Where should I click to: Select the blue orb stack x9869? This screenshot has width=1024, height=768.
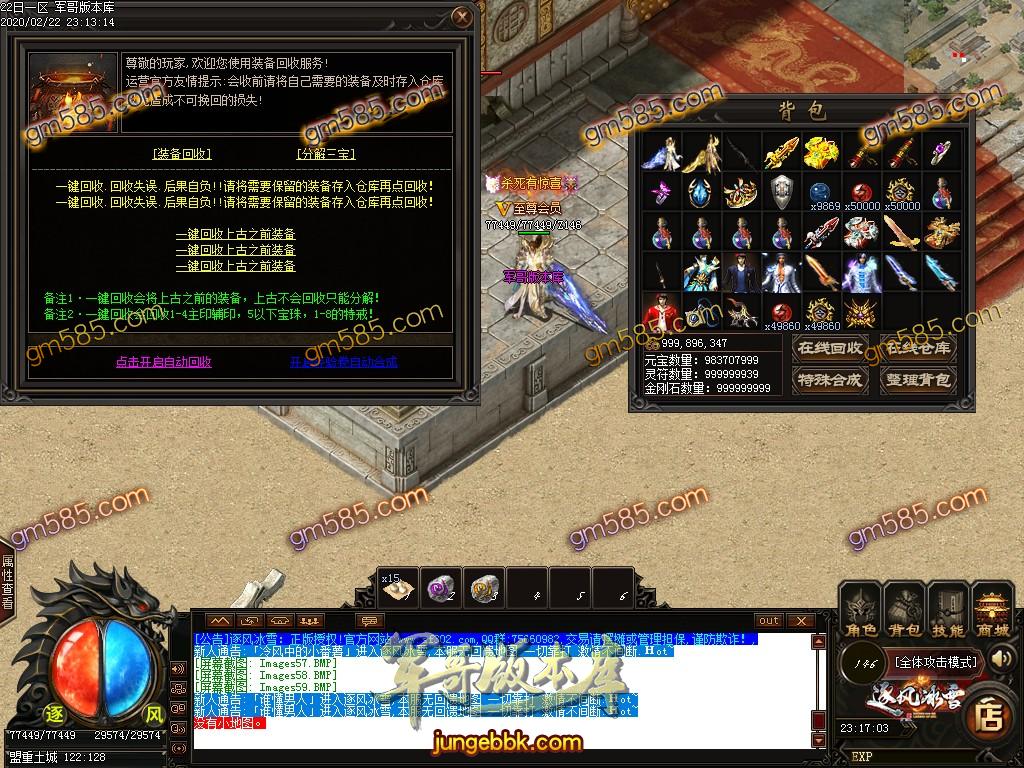pos(820,192)
